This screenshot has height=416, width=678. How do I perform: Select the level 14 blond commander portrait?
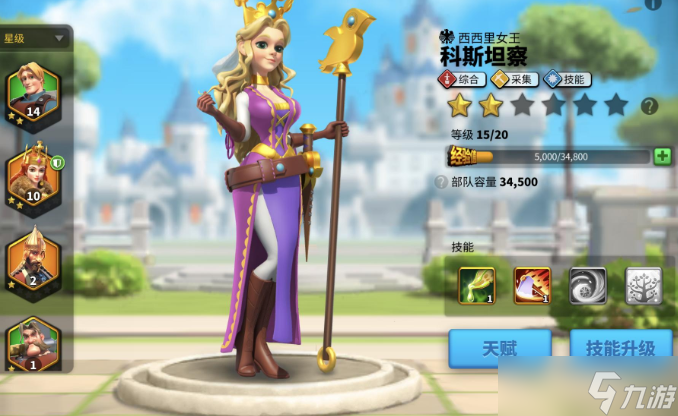click(32, 93)
